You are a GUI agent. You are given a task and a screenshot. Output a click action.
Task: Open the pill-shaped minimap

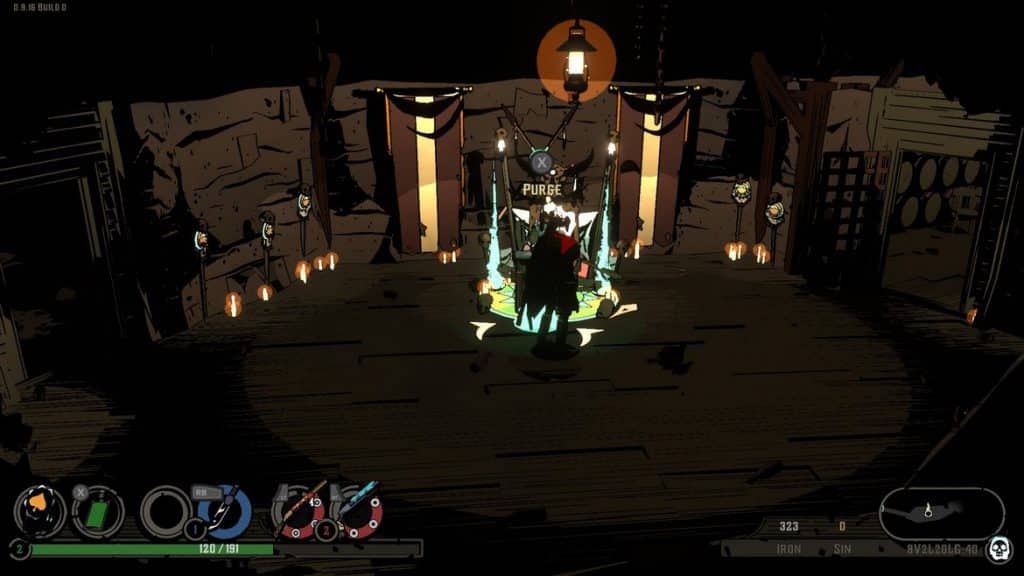click(x=941, y=513)
